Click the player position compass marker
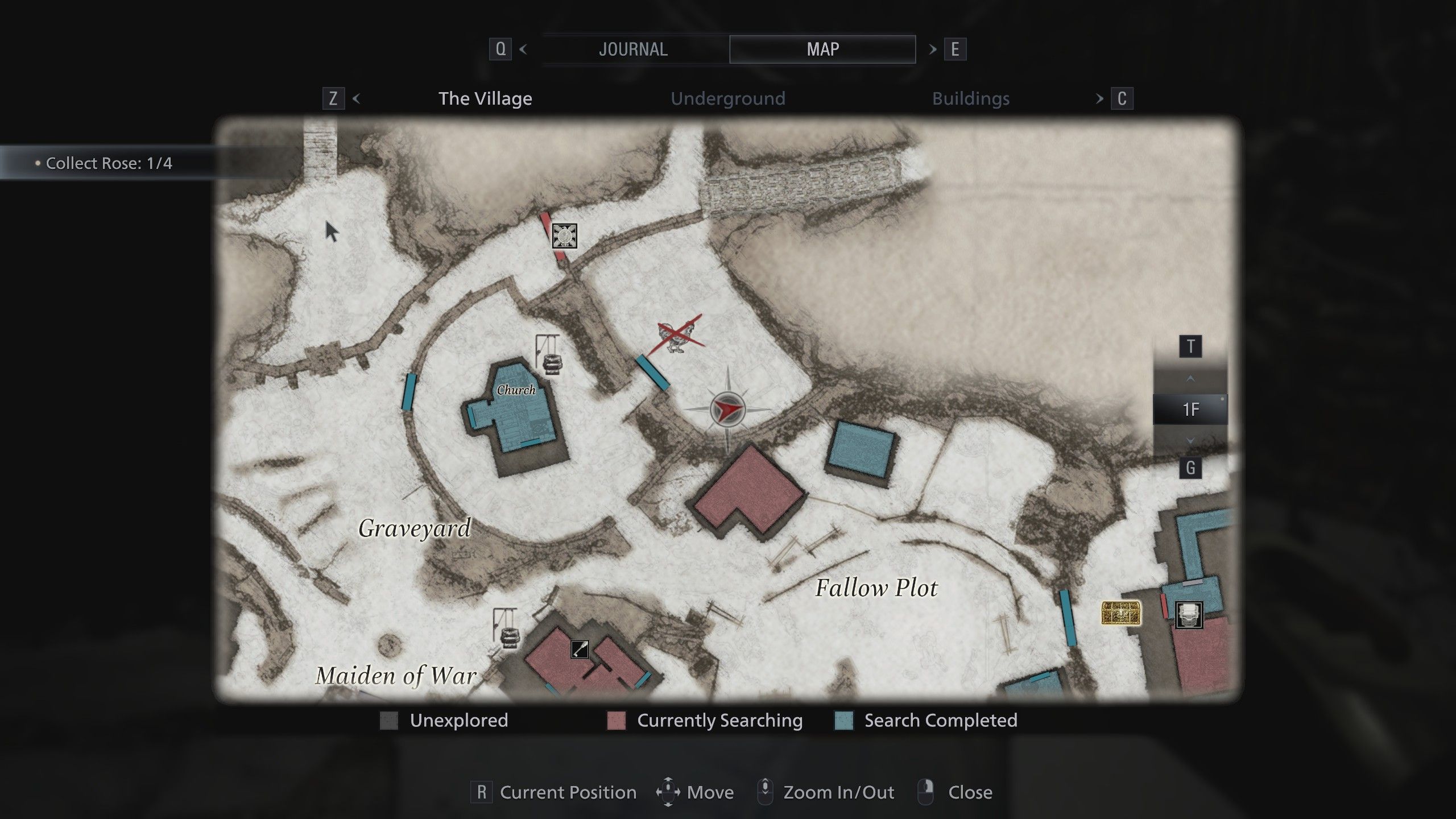The image size is (1456, 819). [727, 409]
